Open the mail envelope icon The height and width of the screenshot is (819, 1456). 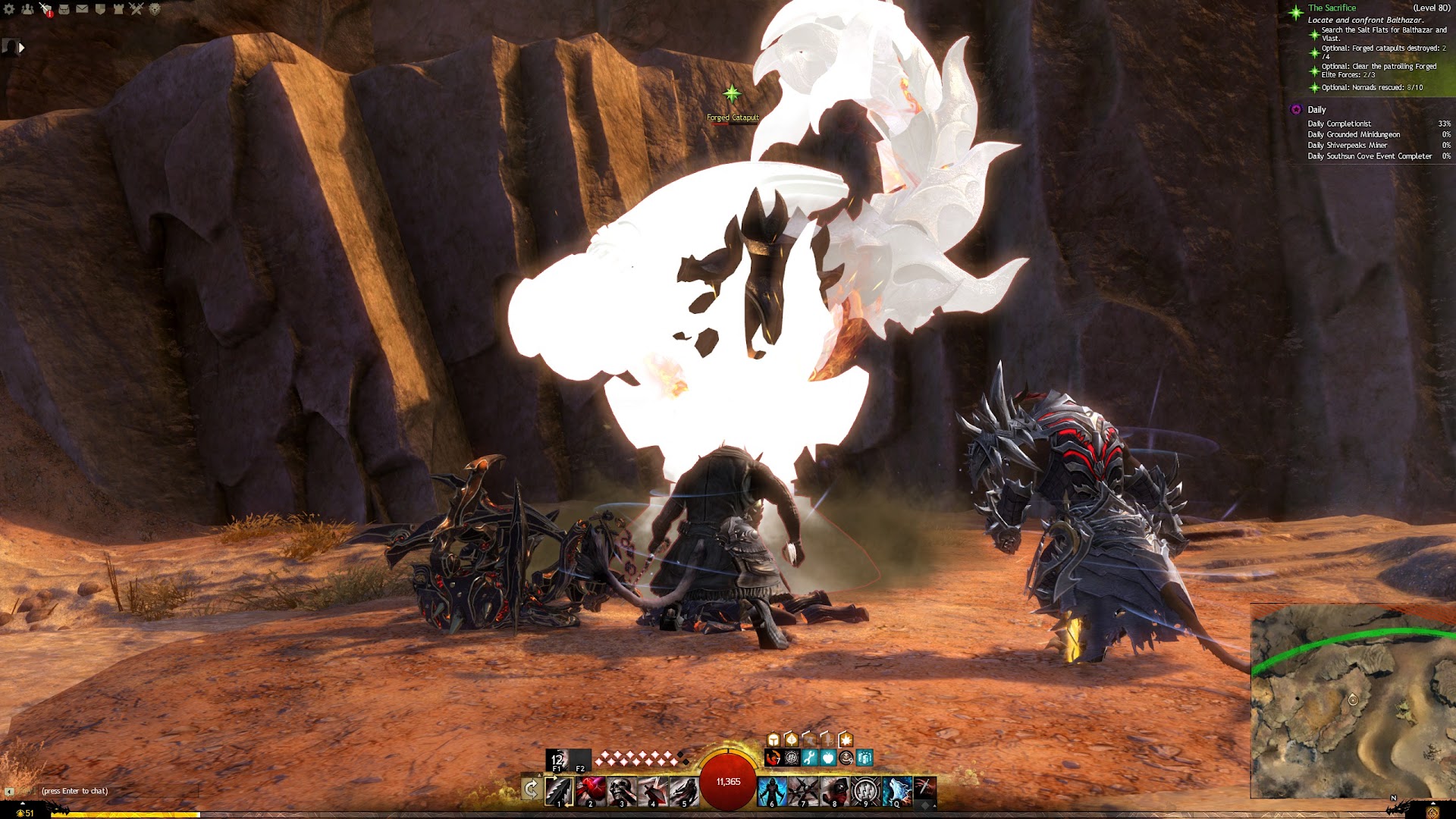point(82,9)
